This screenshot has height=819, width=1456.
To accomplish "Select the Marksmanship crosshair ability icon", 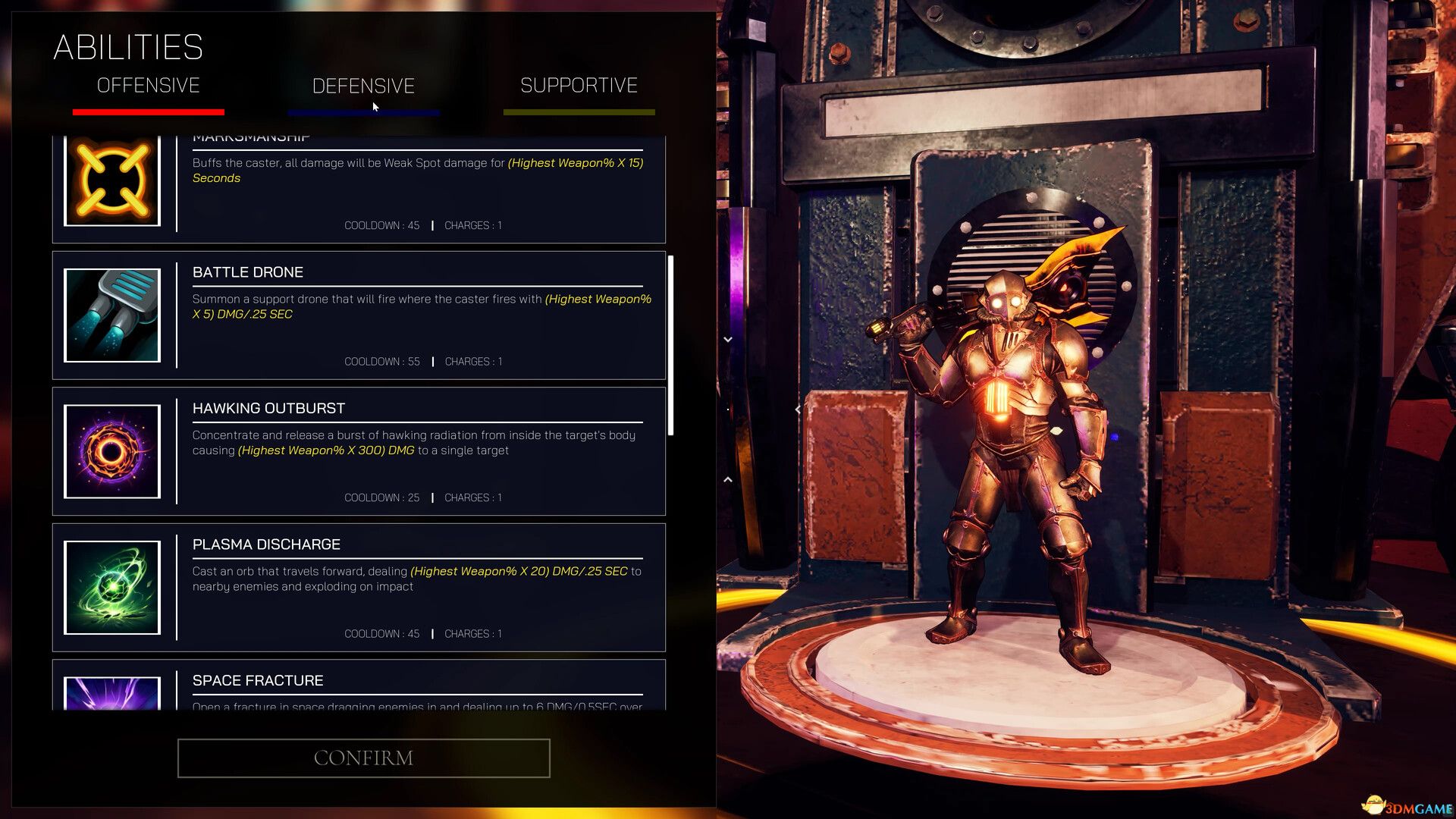I will tap(111, 180).
